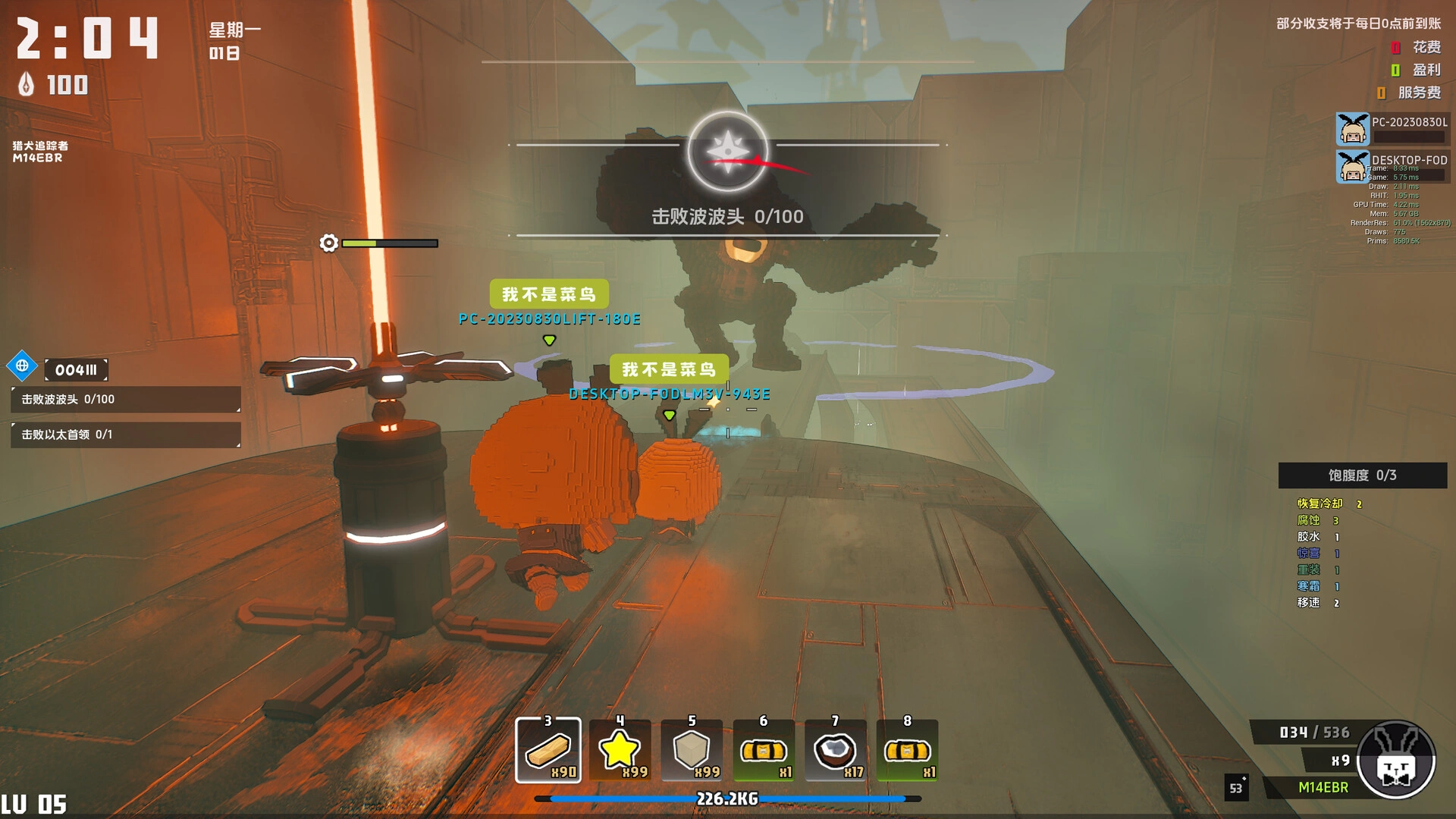Click the rabbit character portrait icon

1396,760
